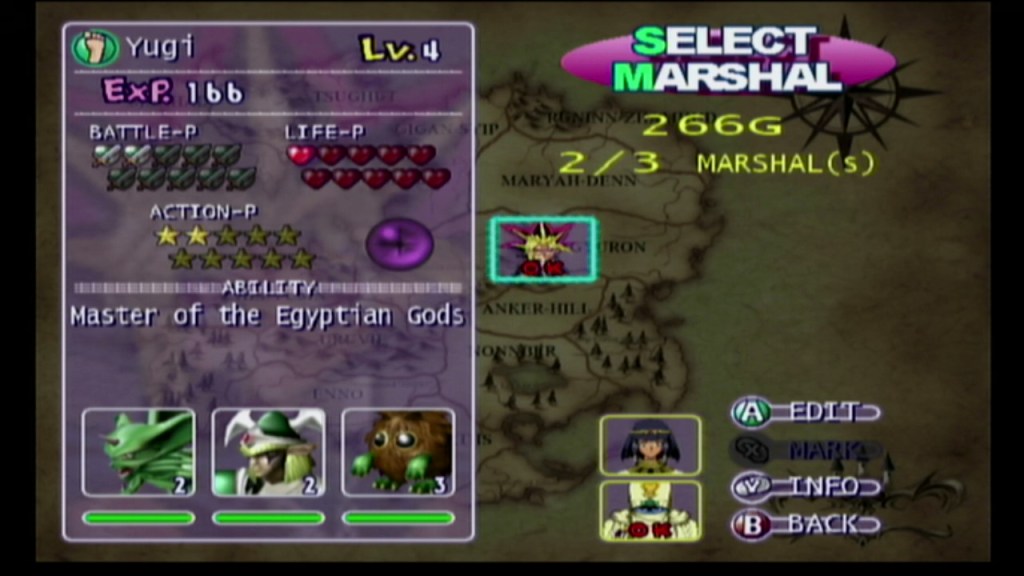Pick the white-robed marshal portrait marked OK

click(650, 510)
